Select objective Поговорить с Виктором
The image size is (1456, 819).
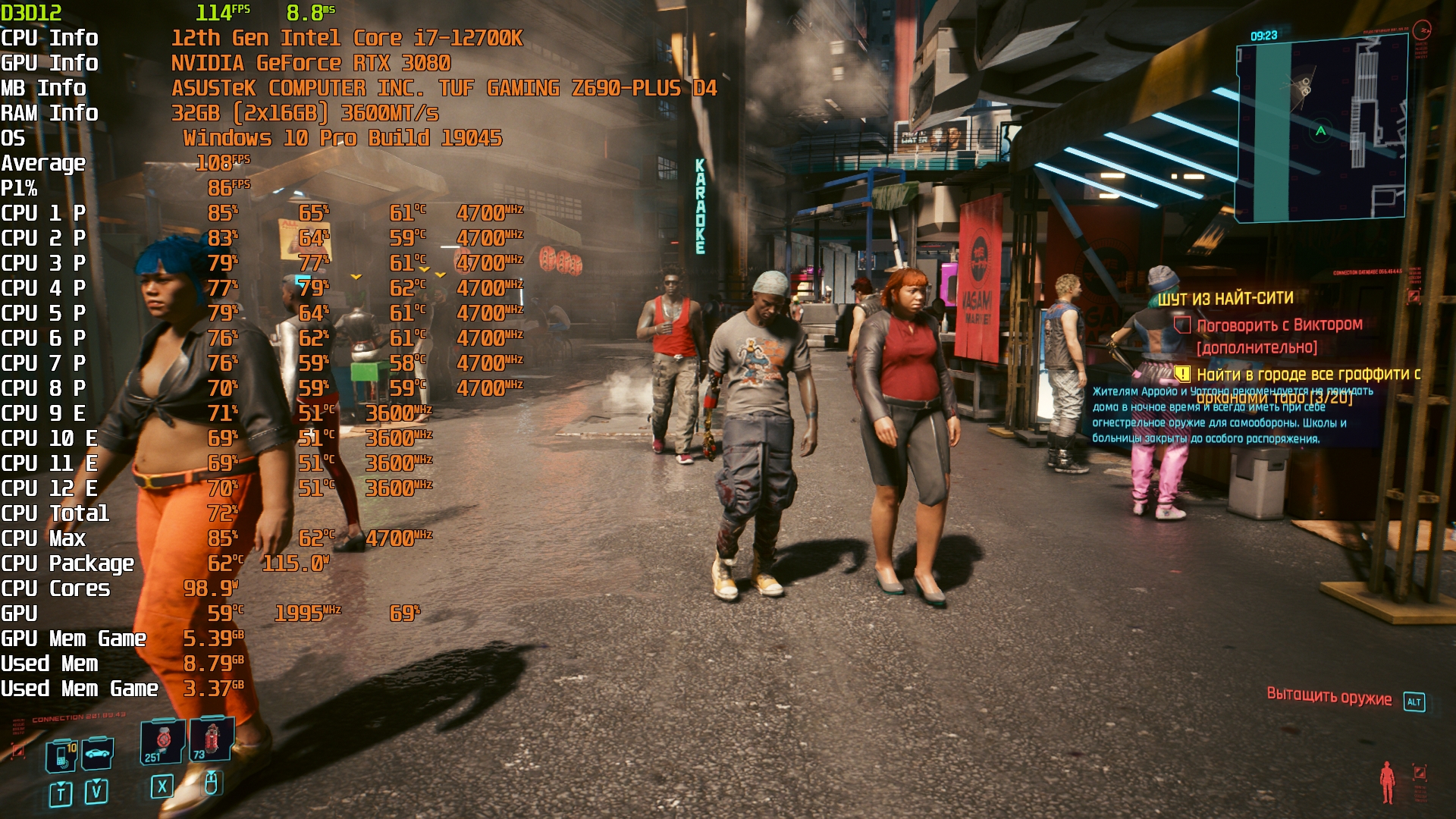click(x=1279, y=325)
